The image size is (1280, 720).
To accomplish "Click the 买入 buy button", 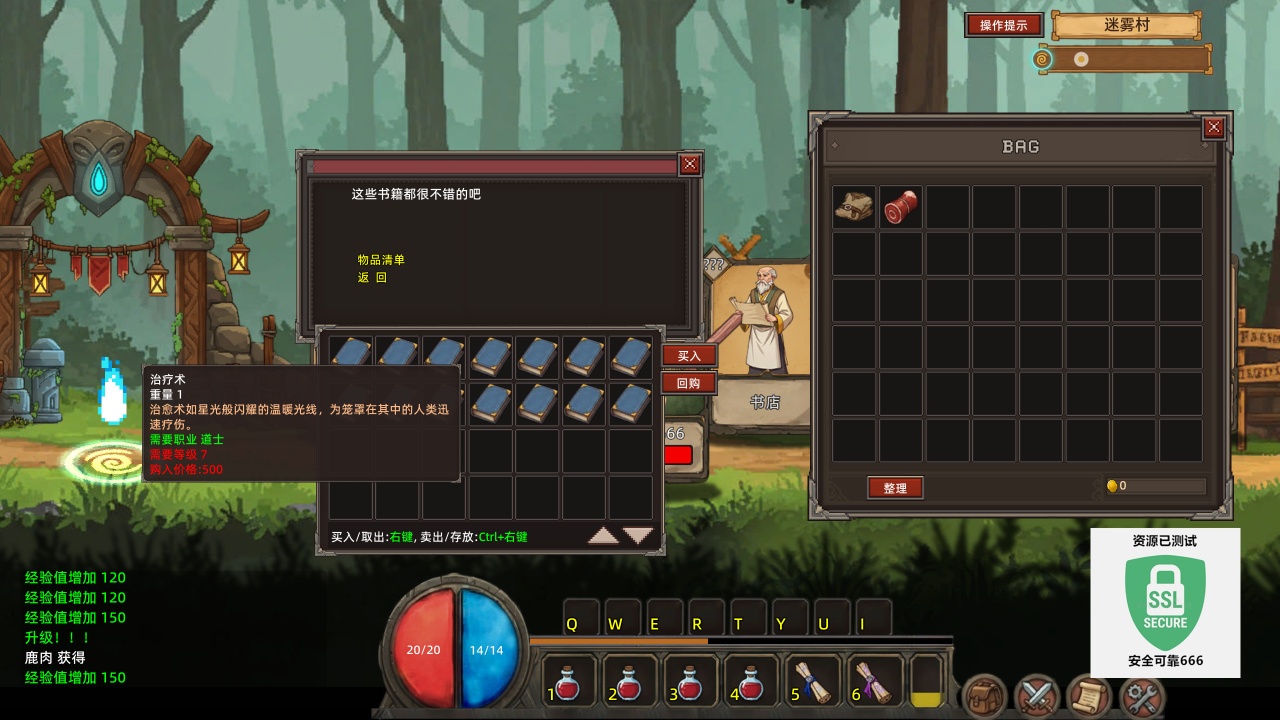I will (689, 356).
